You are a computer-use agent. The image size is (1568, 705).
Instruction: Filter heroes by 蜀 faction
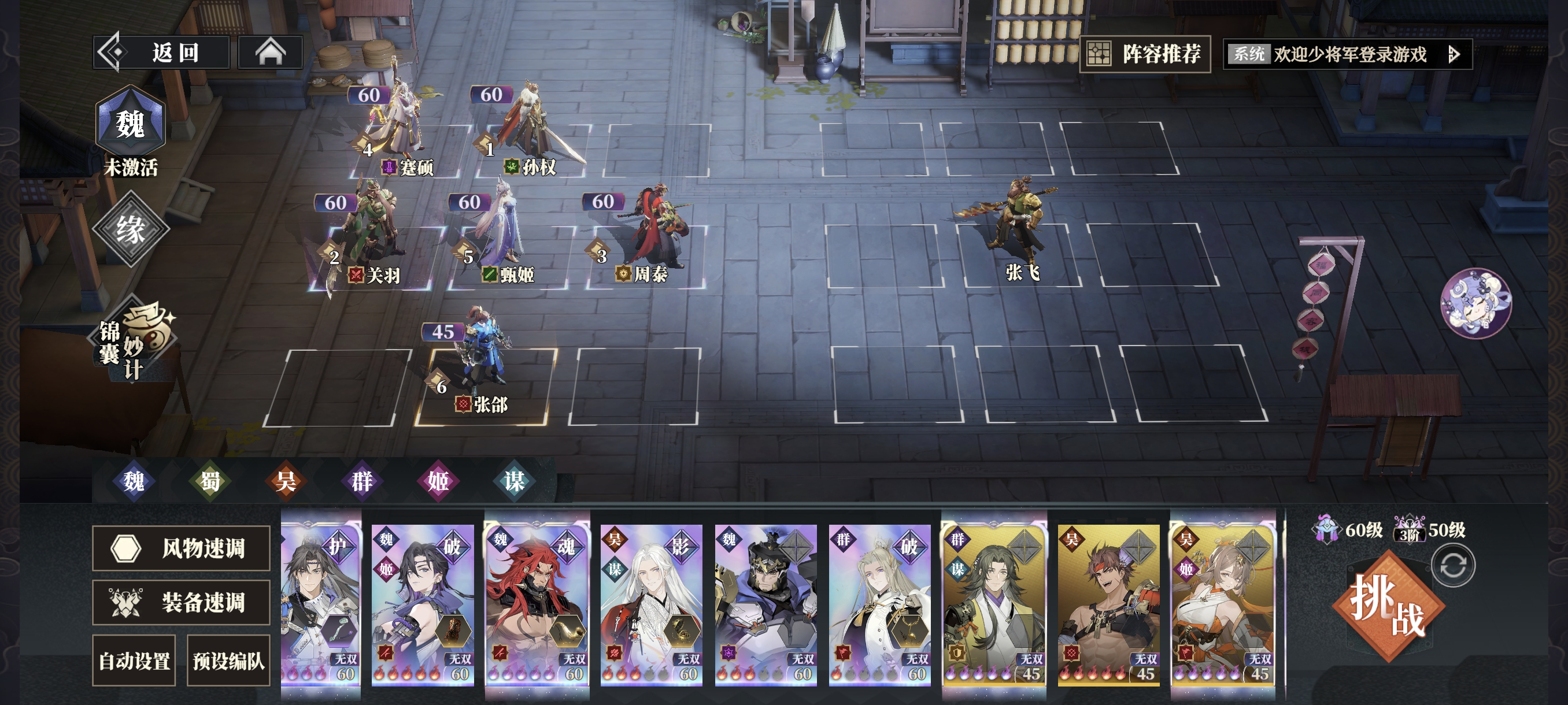[210, 481]
